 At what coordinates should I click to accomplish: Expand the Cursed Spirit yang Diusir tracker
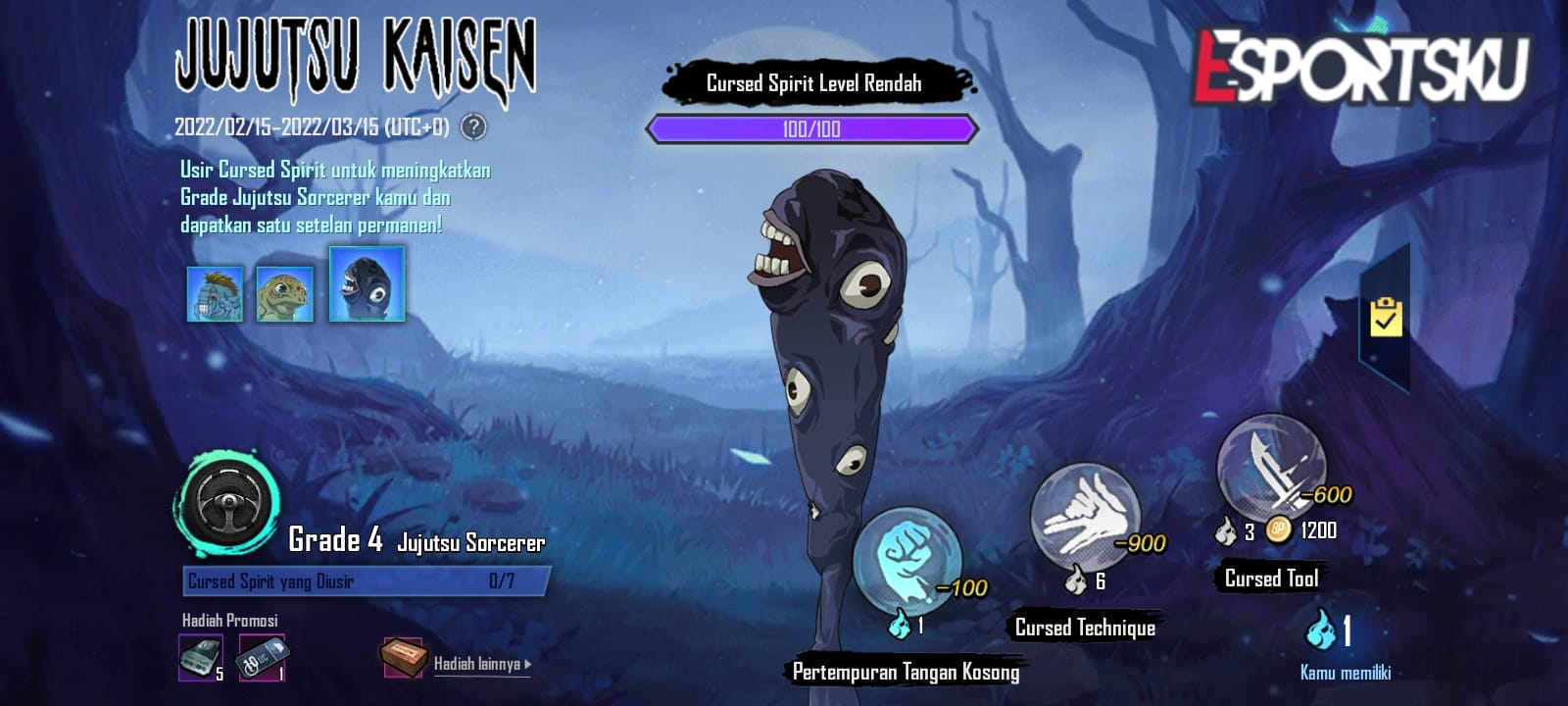[x=363, y=581]
